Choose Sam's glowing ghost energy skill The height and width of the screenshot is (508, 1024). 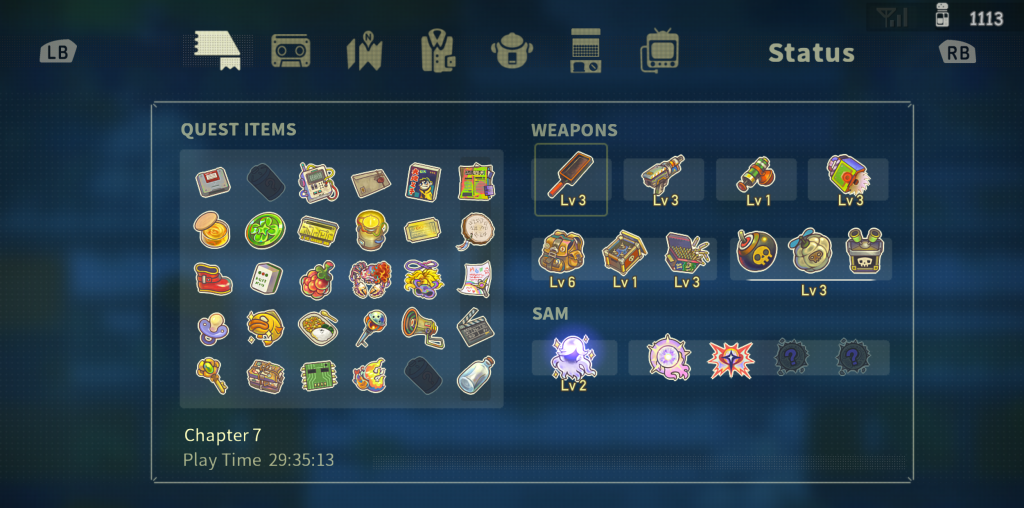coord(574,358)
